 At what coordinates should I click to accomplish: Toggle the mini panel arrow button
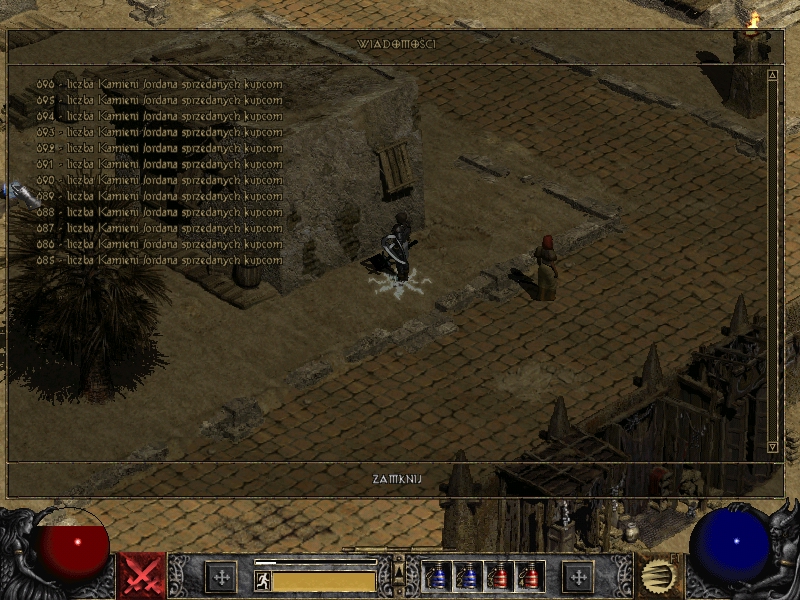pos(399,571)
